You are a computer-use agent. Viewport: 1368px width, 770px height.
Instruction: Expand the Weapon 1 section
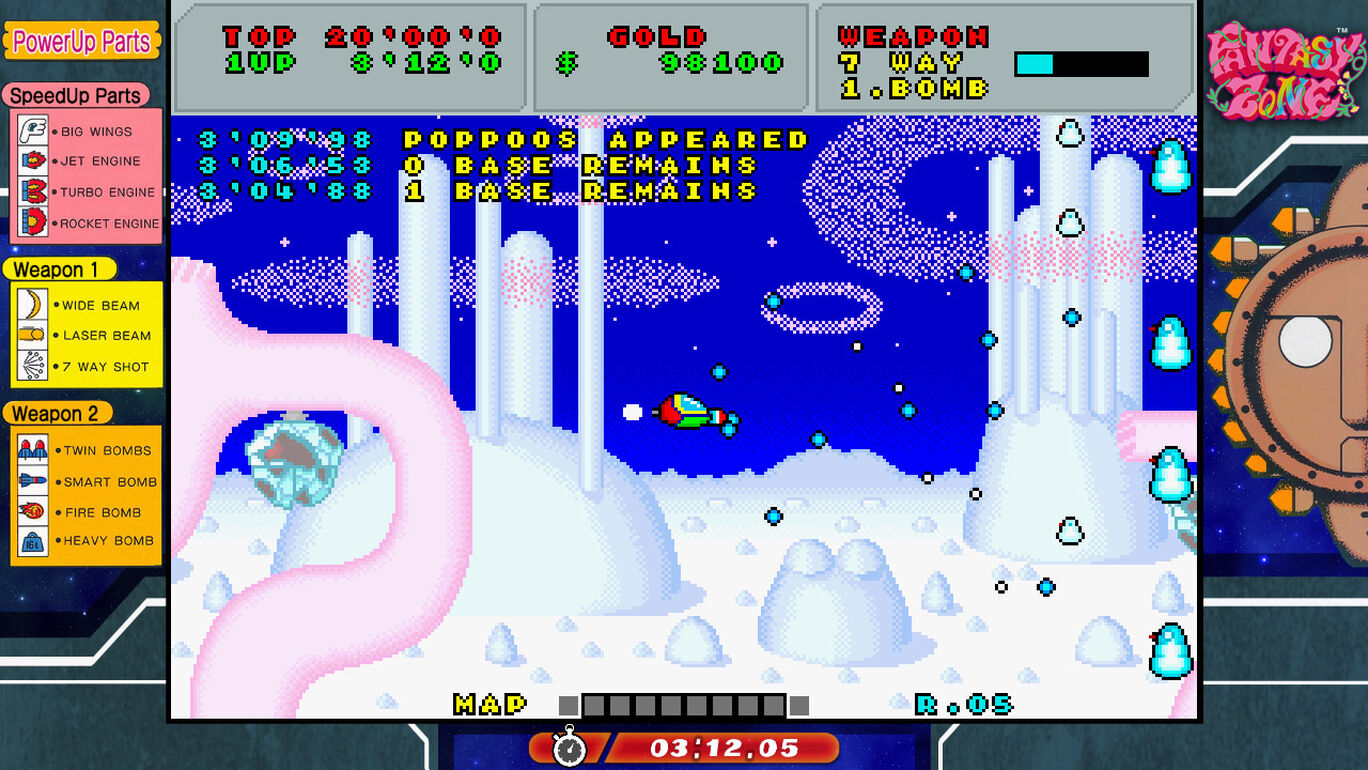tap(60, 269)
